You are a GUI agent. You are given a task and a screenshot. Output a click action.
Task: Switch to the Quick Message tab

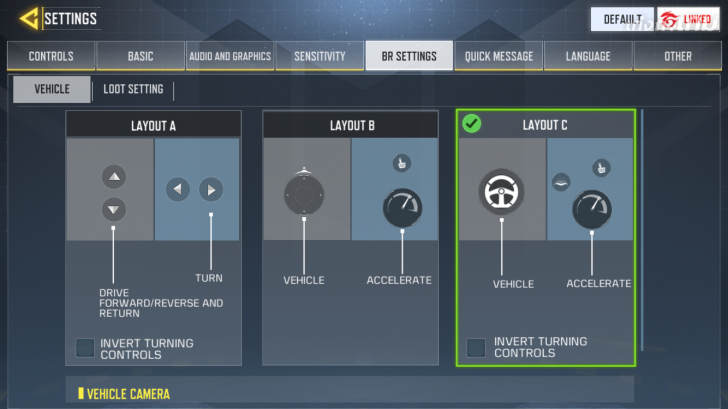click(498, 56)
